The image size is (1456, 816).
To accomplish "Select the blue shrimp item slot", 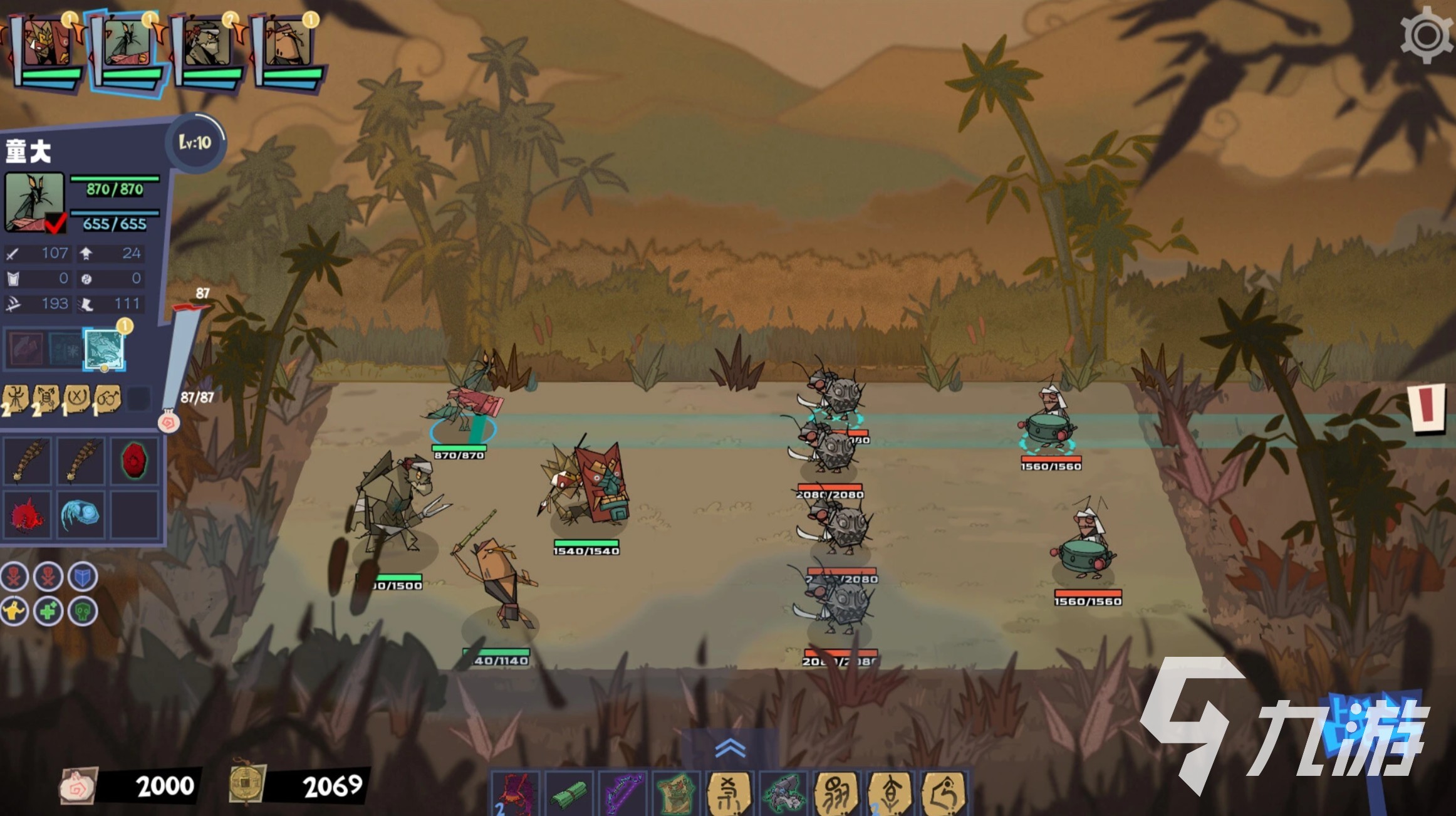I will [80, 515].
